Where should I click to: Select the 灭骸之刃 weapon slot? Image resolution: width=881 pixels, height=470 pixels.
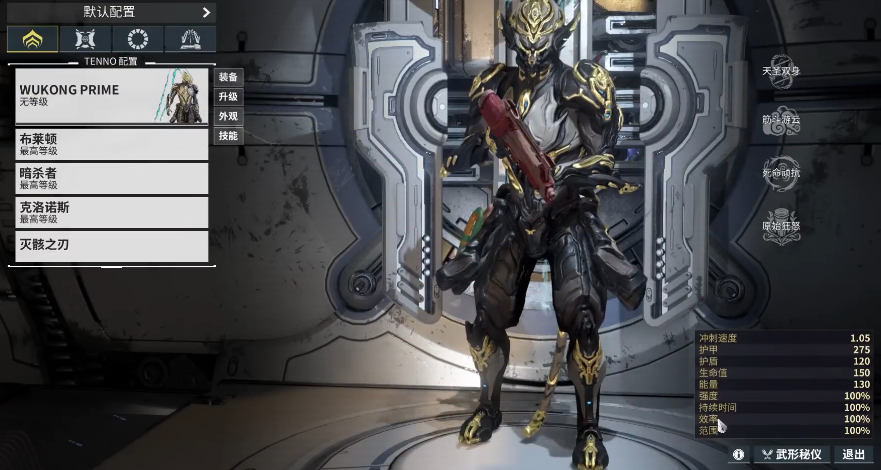[111, 246]
